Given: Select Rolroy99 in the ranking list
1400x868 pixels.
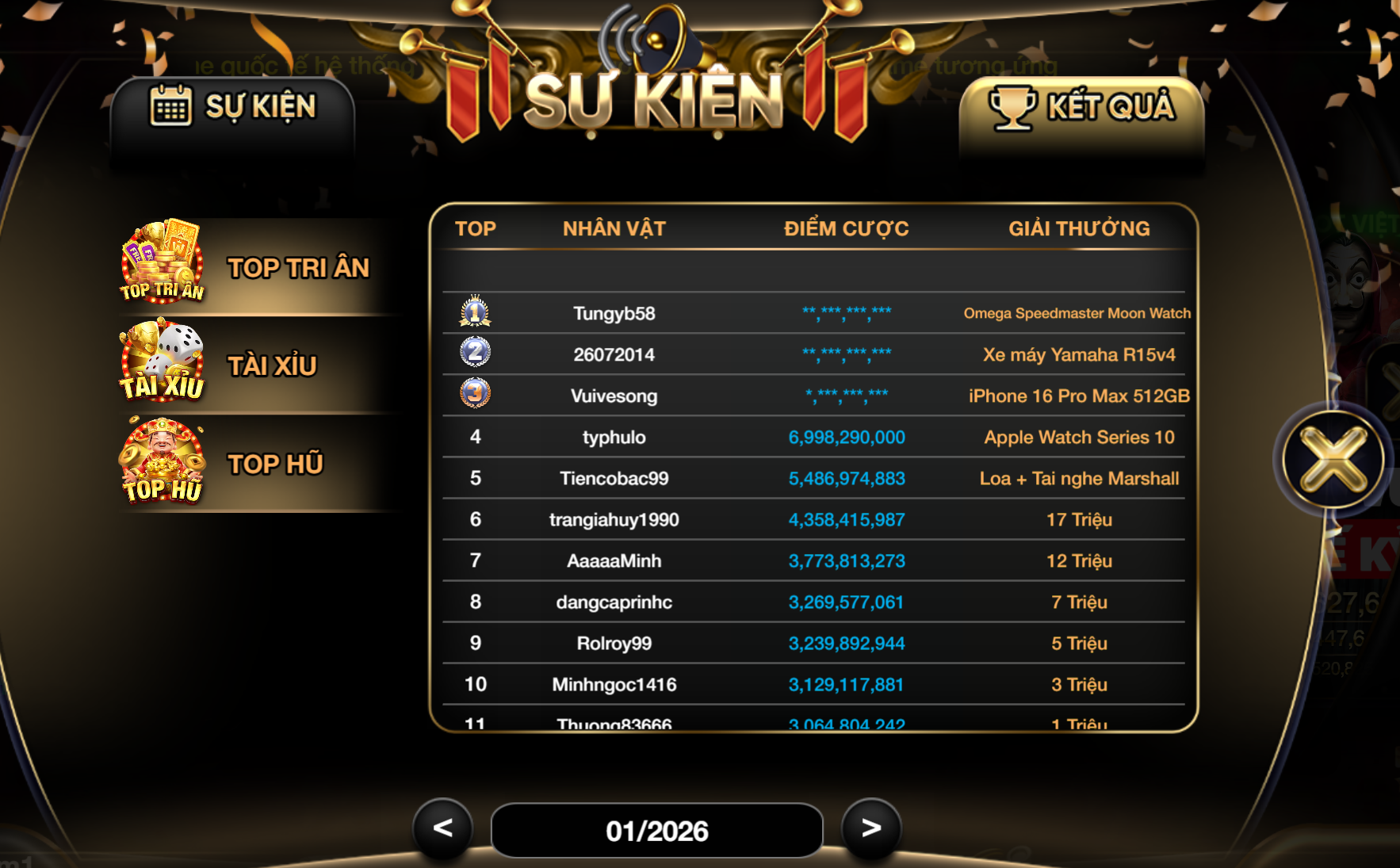Looking at the screenshot, I should [x=614, y=643].
